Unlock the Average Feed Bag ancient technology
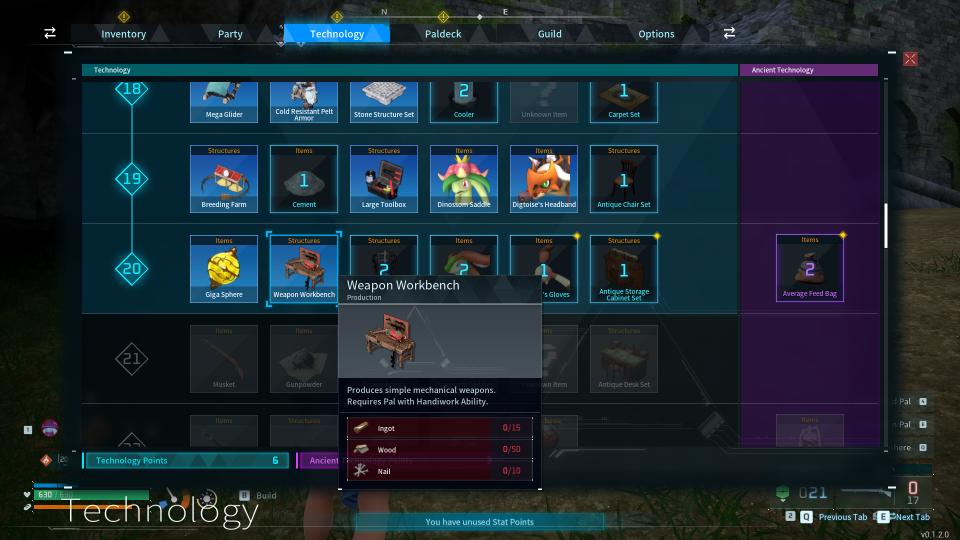 point(810,268)
